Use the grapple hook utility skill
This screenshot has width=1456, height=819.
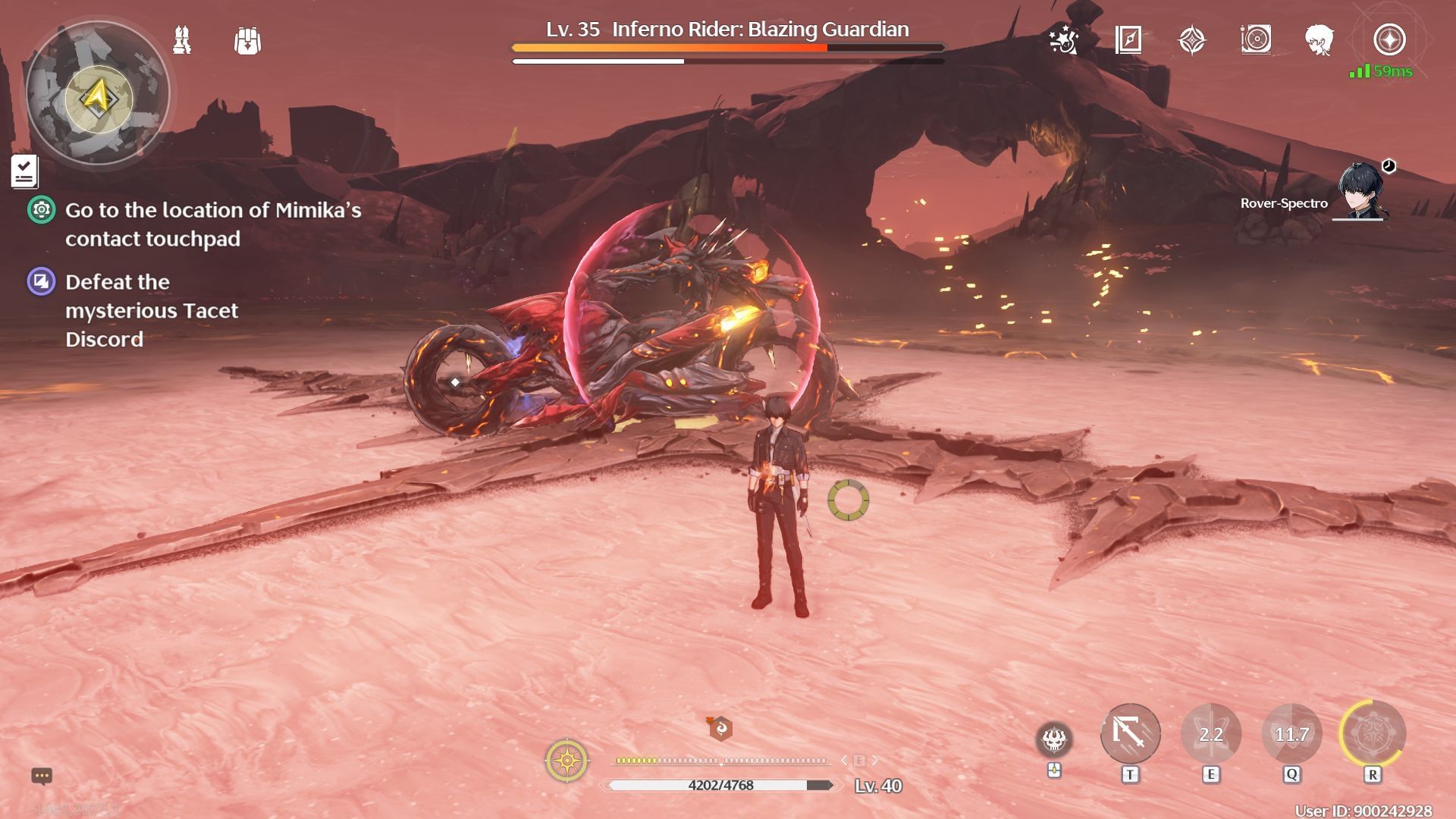pyautogui.click(x=1130, y=733)
